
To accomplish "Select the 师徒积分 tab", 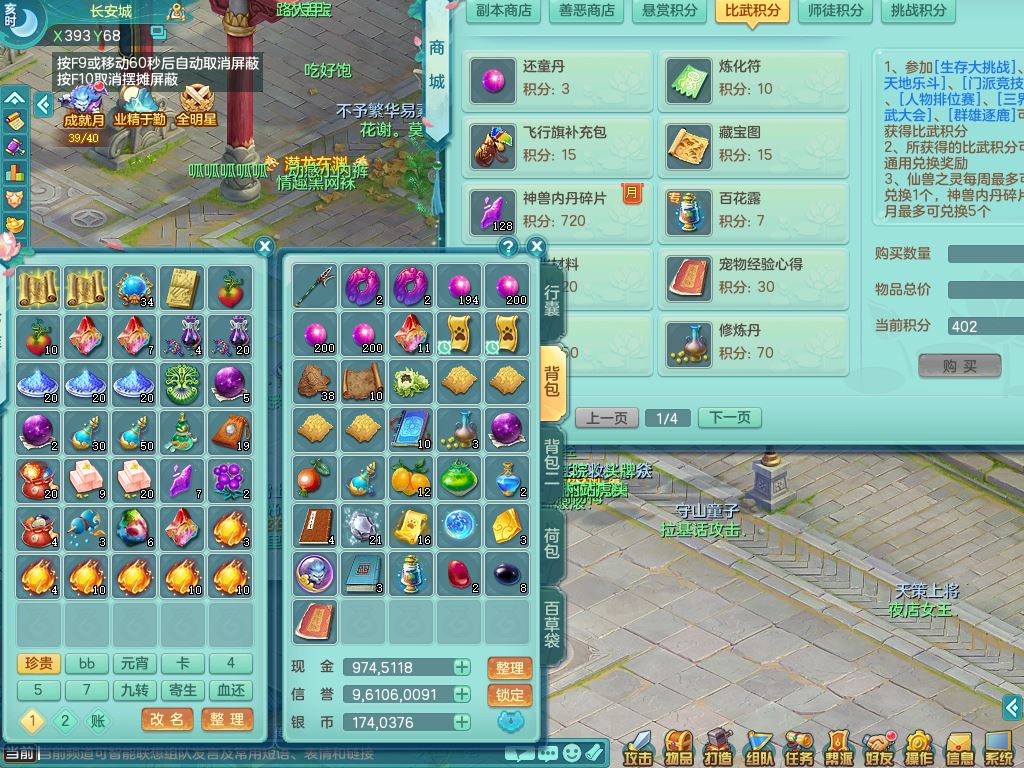I will coord(834,12).
